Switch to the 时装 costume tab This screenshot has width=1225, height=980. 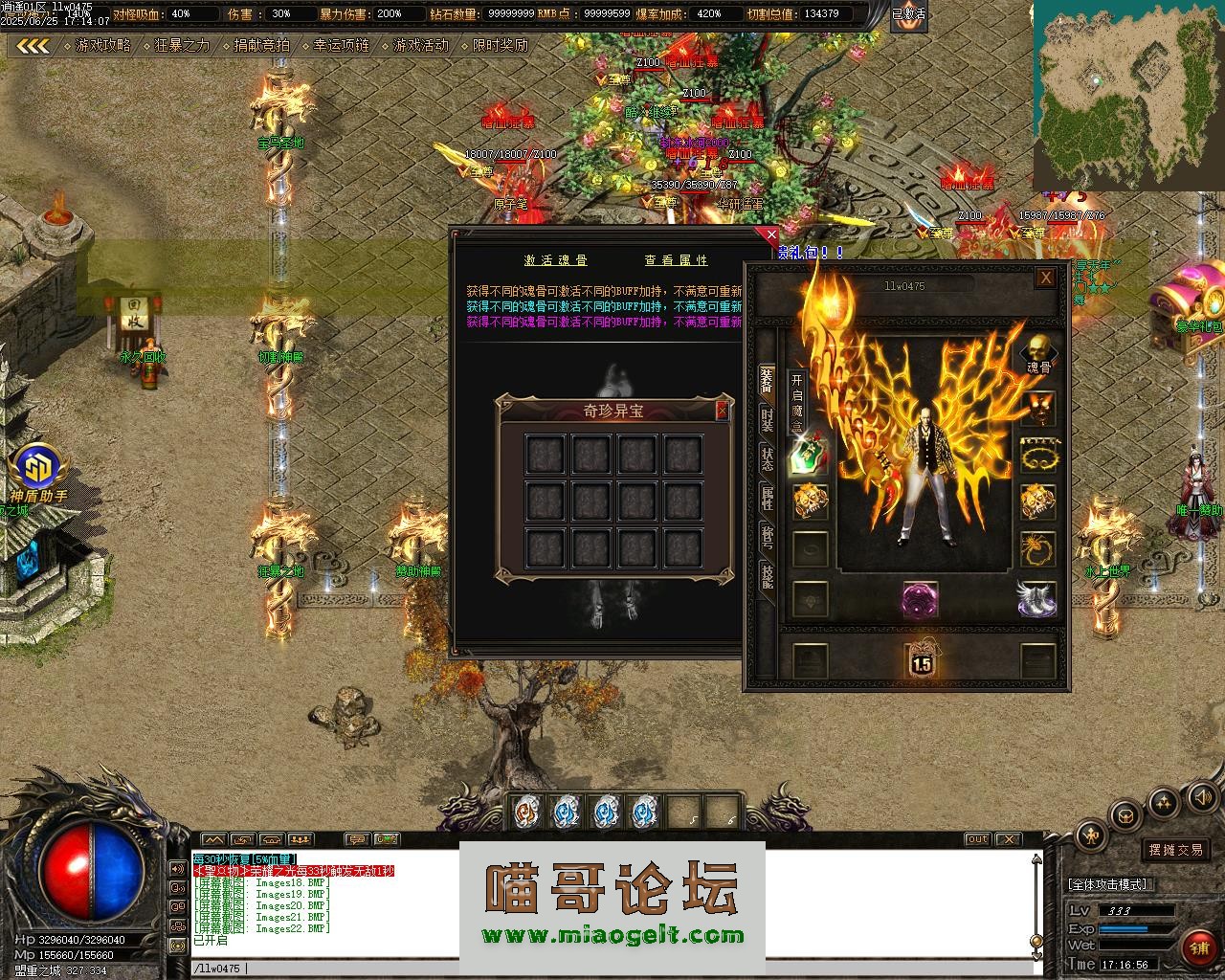[x=767, y=419]
